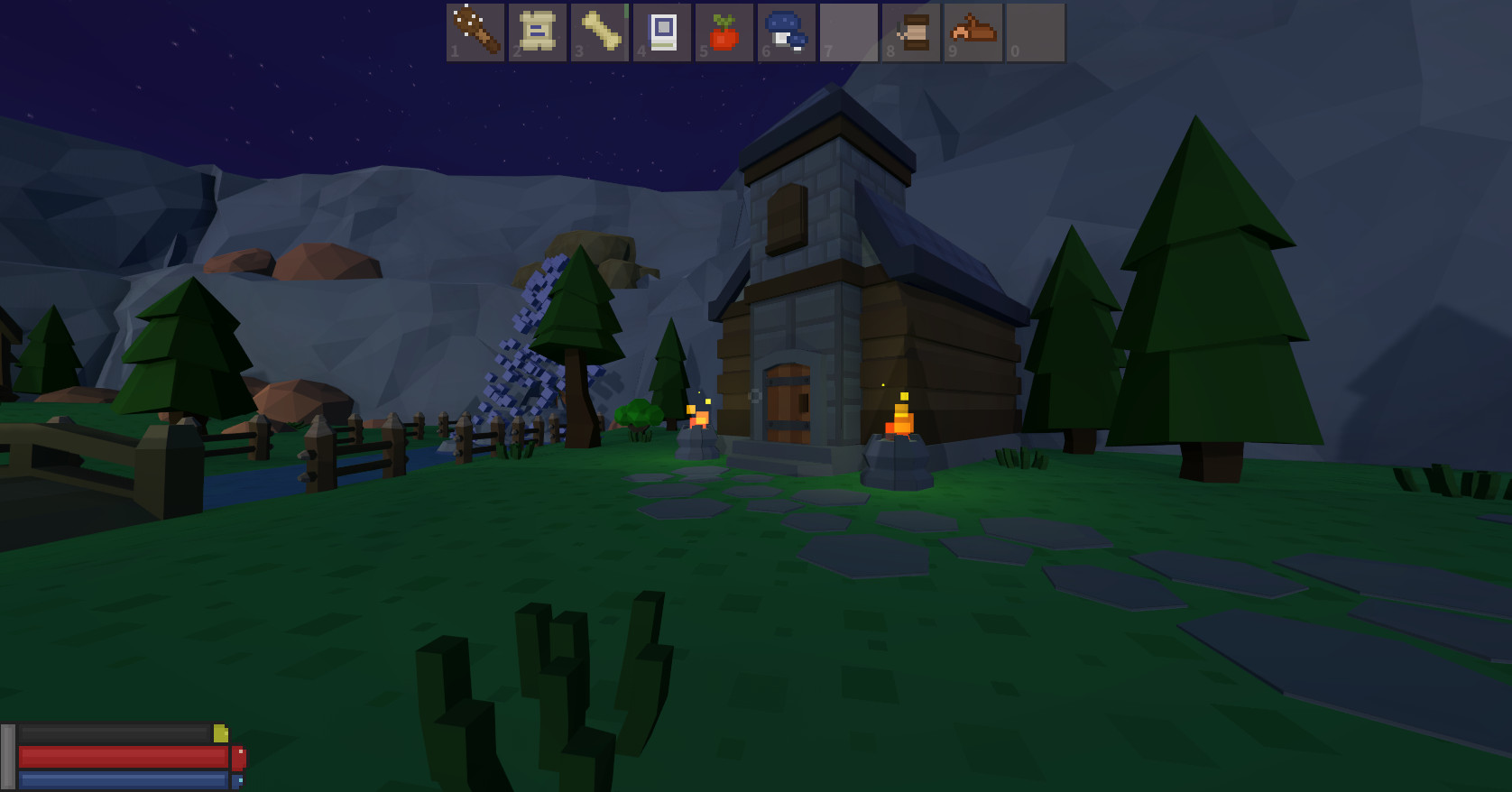
Task: Click the empty hotbar slot 0
Action: [1036, 32]
